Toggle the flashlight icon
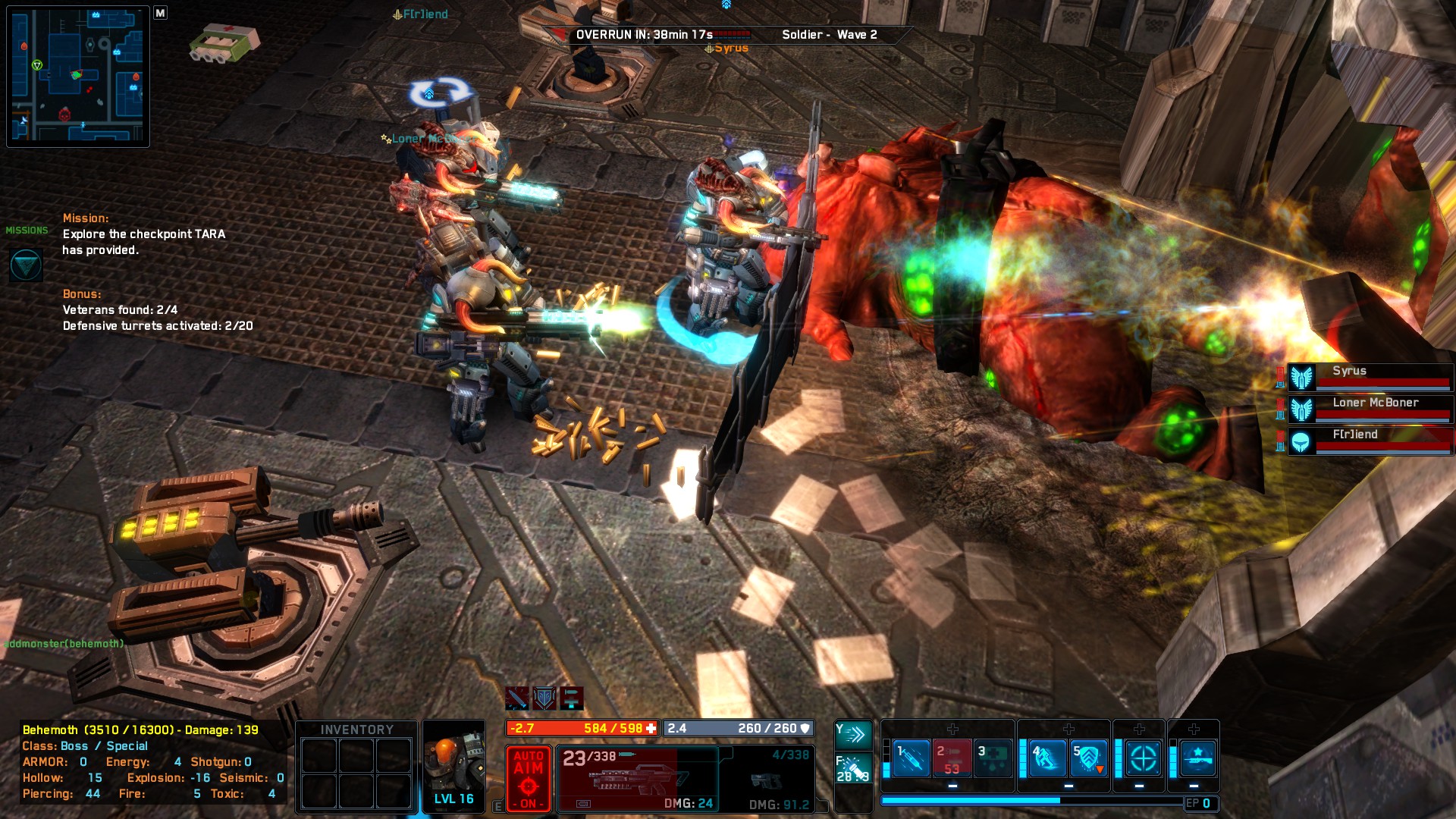 [852, 767]
